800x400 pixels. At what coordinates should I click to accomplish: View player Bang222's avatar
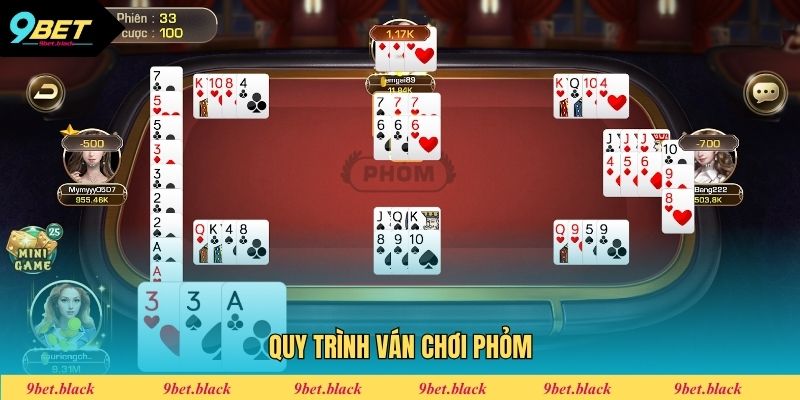point(711,162)
